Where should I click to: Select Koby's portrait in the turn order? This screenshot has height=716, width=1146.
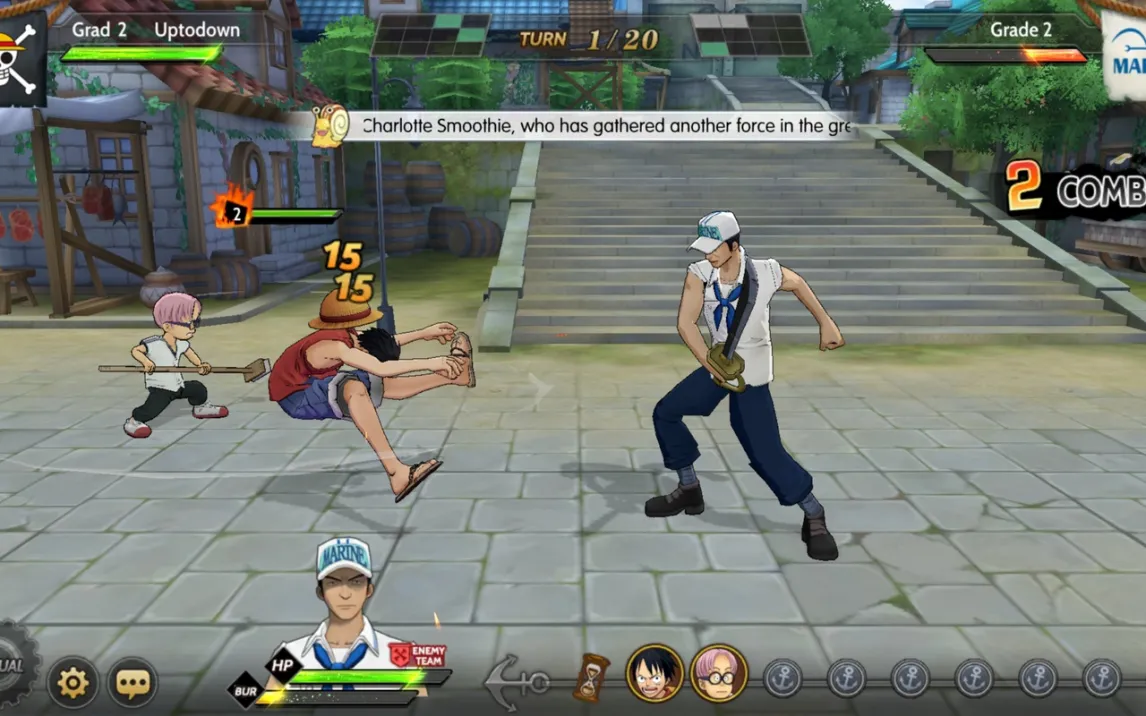(x=717, y=673)
